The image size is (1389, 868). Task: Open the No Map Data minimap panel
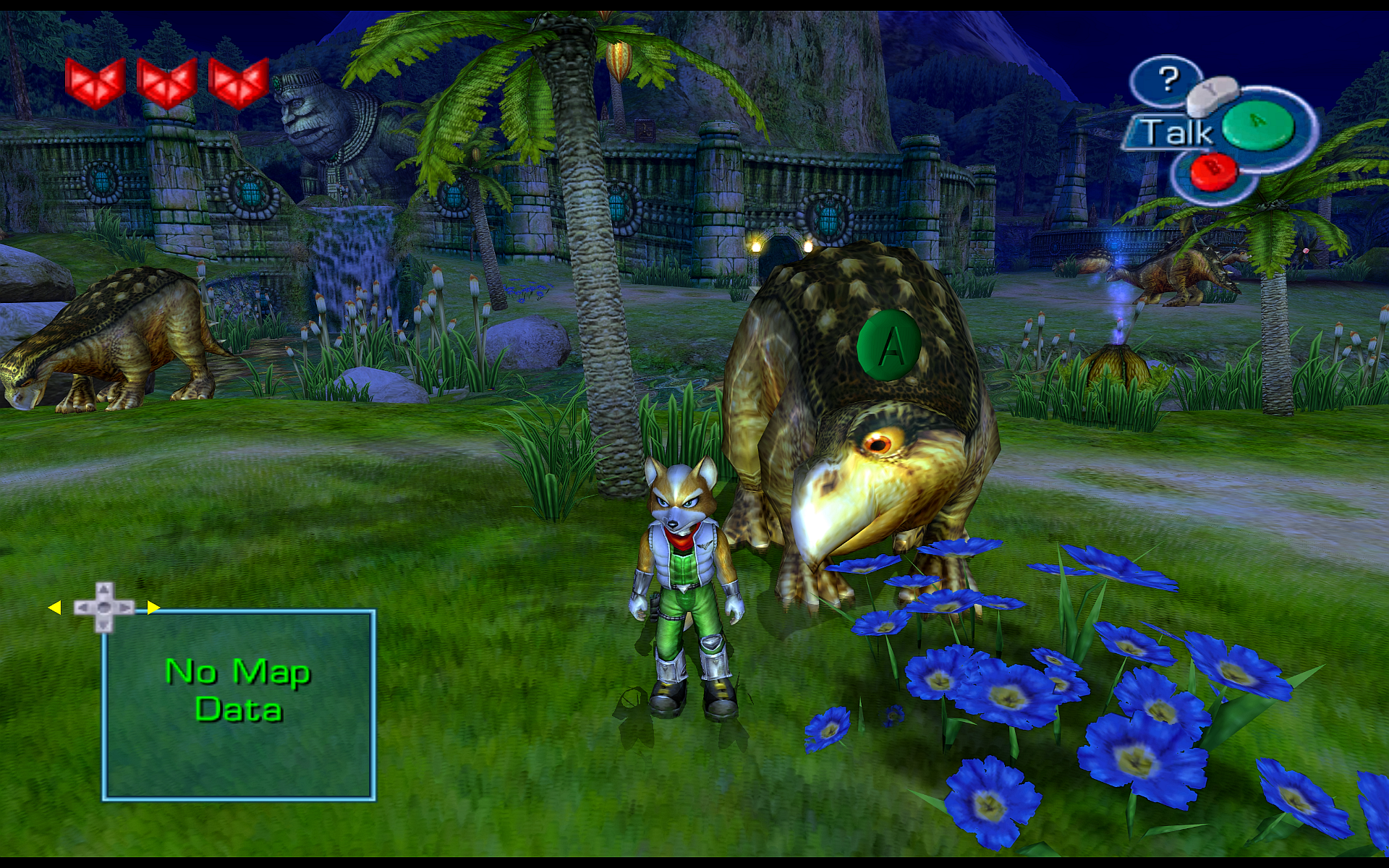coord(239,704)
